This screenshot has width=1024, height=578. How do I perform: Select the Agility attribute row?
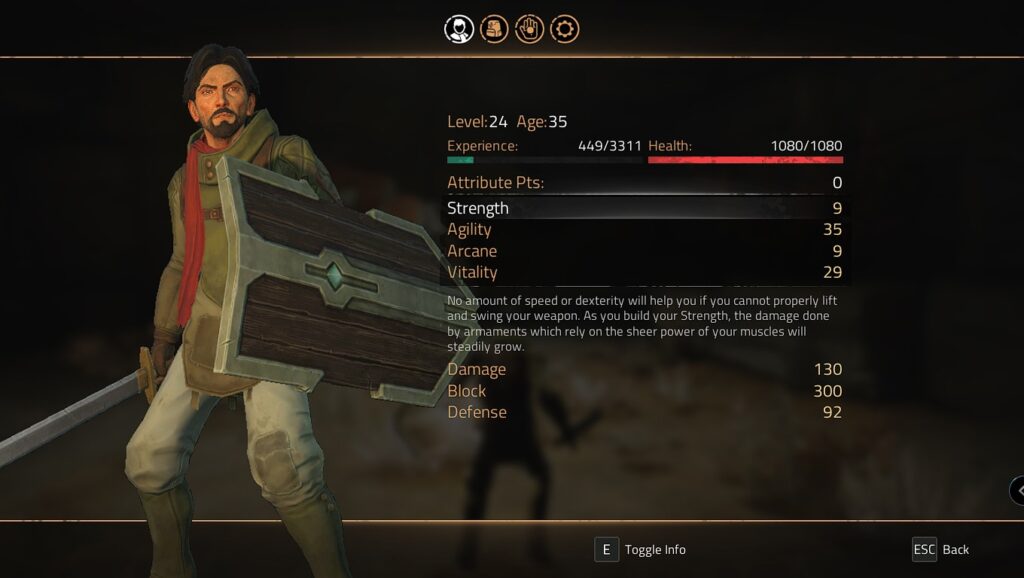(644, 229)
